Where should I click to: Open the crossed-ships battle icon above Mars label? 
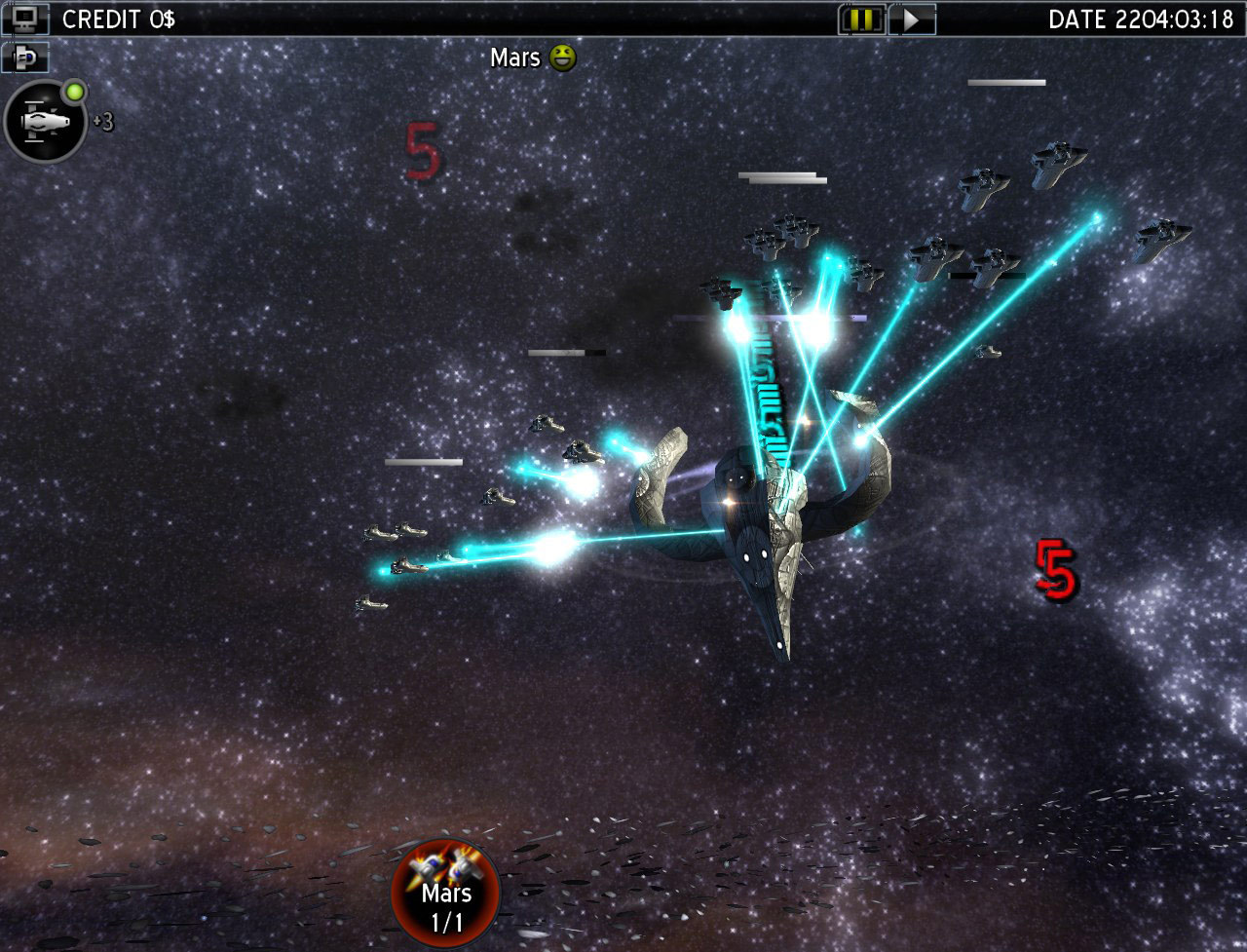445,867
